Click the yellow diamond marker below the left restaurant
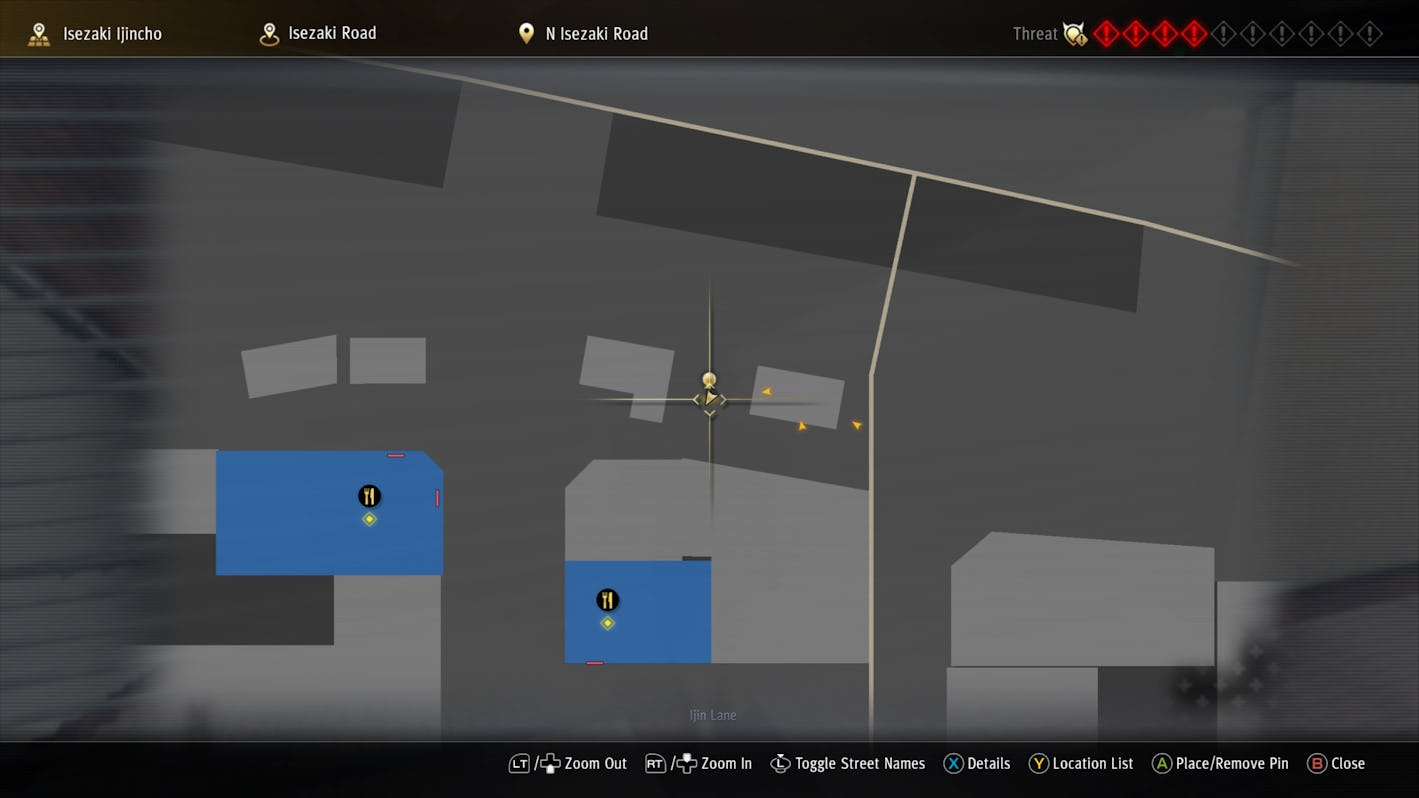The height and width of the screenshot is (798, 1419). pyautogui.click(x=369, y=518)
